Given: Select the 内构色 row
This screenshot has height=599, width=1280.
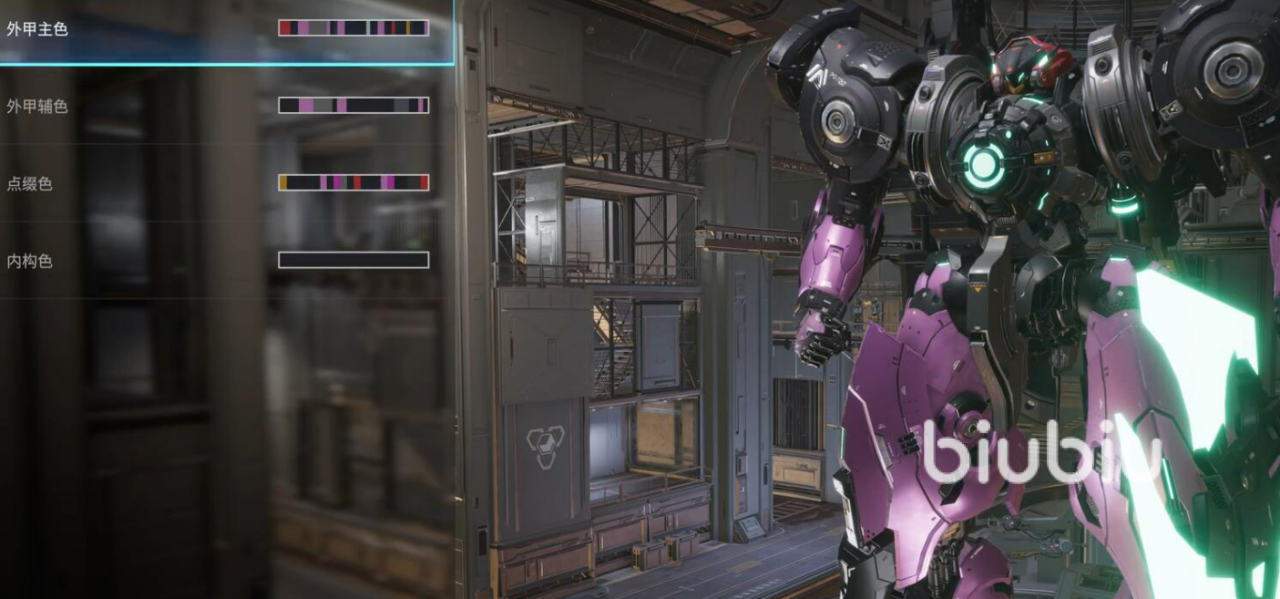Looking at the screenshot, I should click(x=30, y=261).
